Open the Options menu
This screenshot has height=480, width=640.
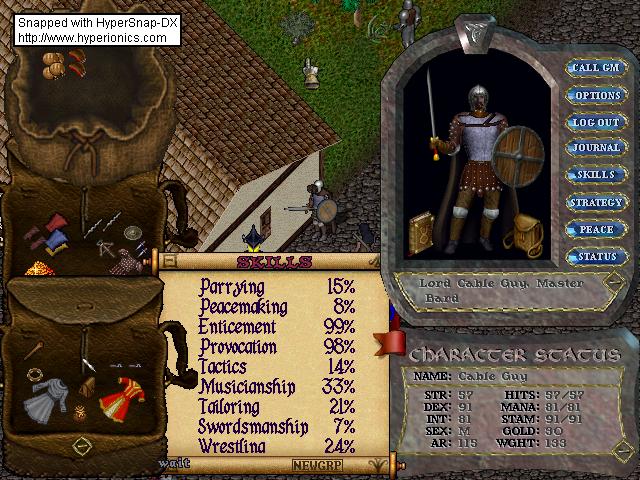point(596,95)
